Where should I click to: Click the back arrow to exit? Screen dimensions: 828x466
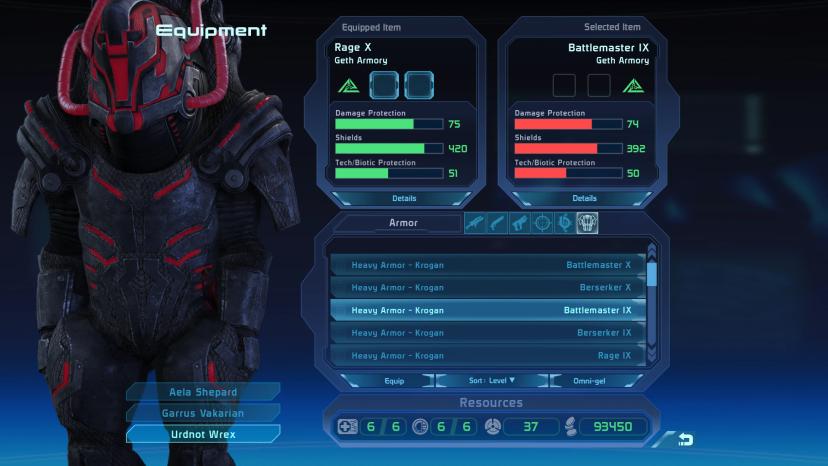click(x=685, y=439)
